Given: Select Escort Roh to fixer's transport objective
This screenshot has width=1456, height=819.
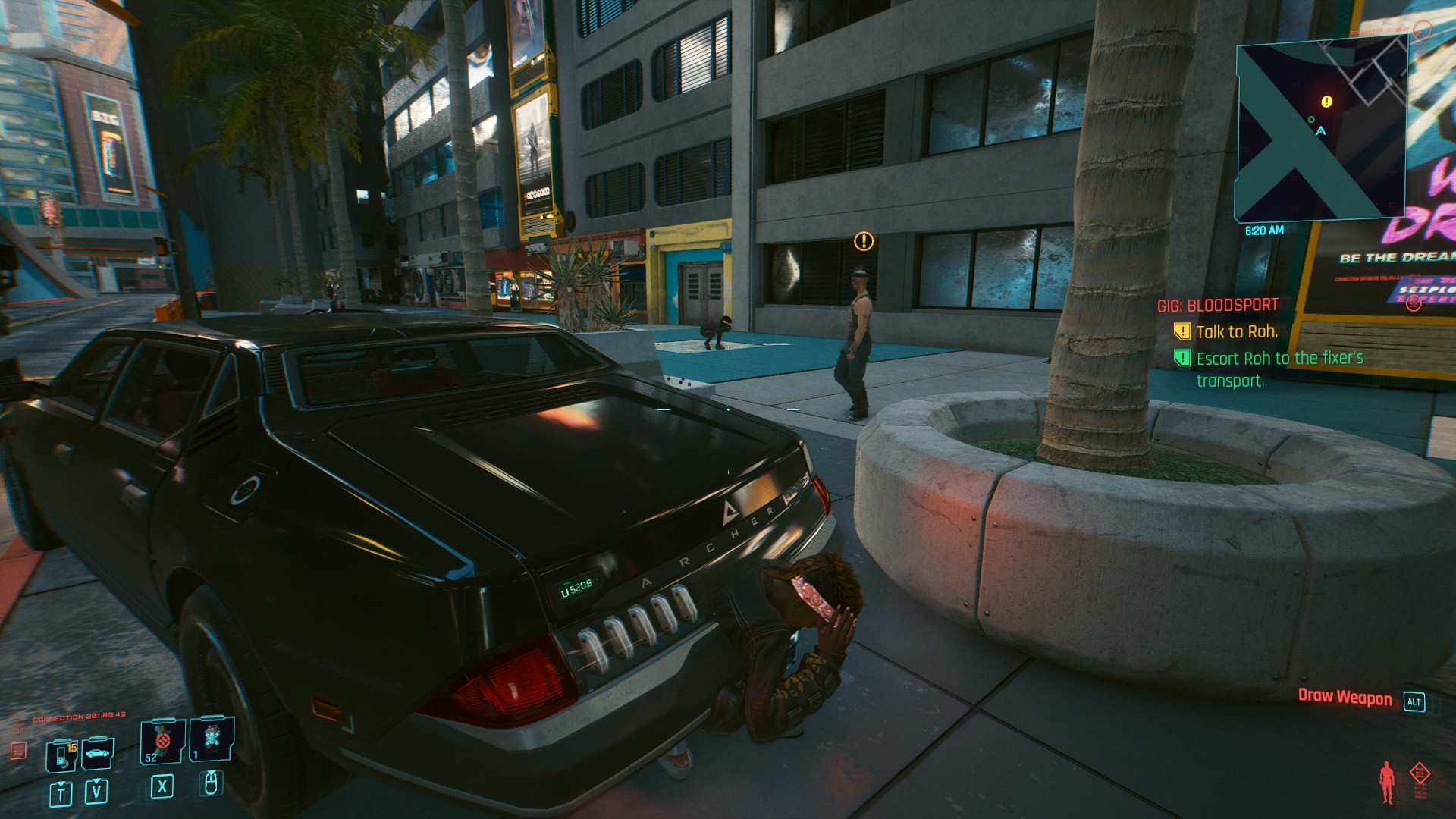Looking at the screenshot, I should pos(1279,369).
